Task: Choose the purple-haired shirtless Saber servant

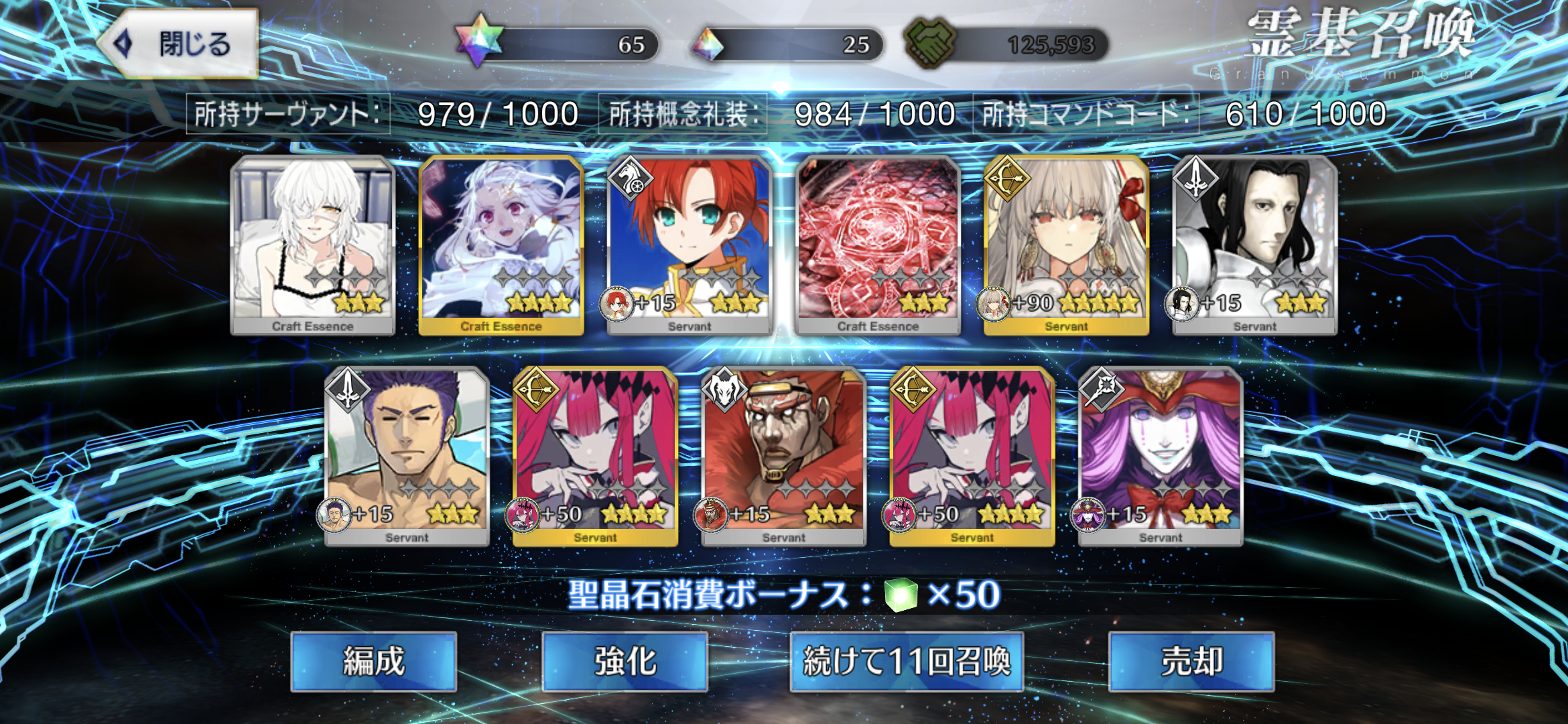Action: (x=407, y=456)
